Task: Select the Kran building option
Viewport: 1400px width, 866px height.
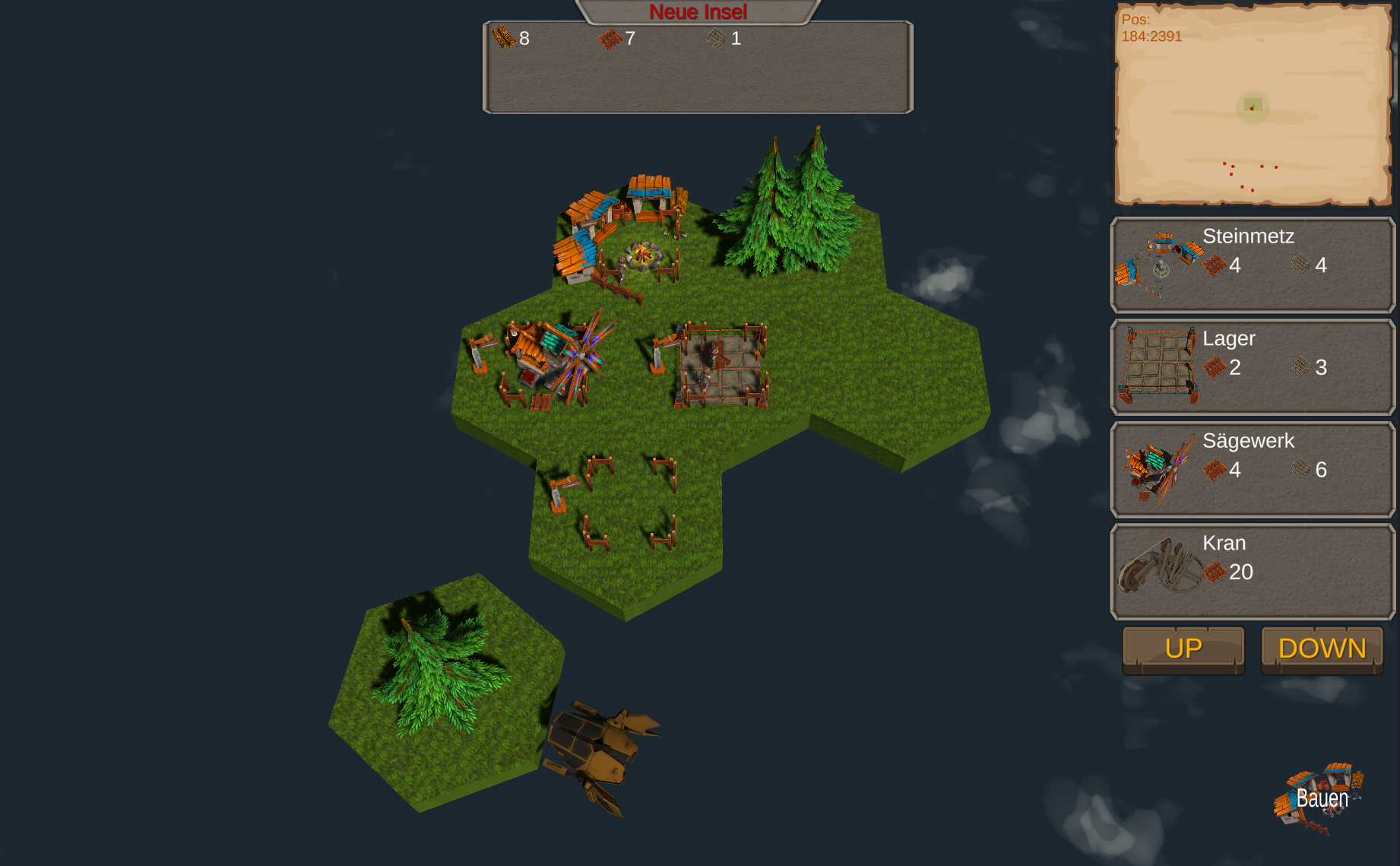Action: 1252,572
